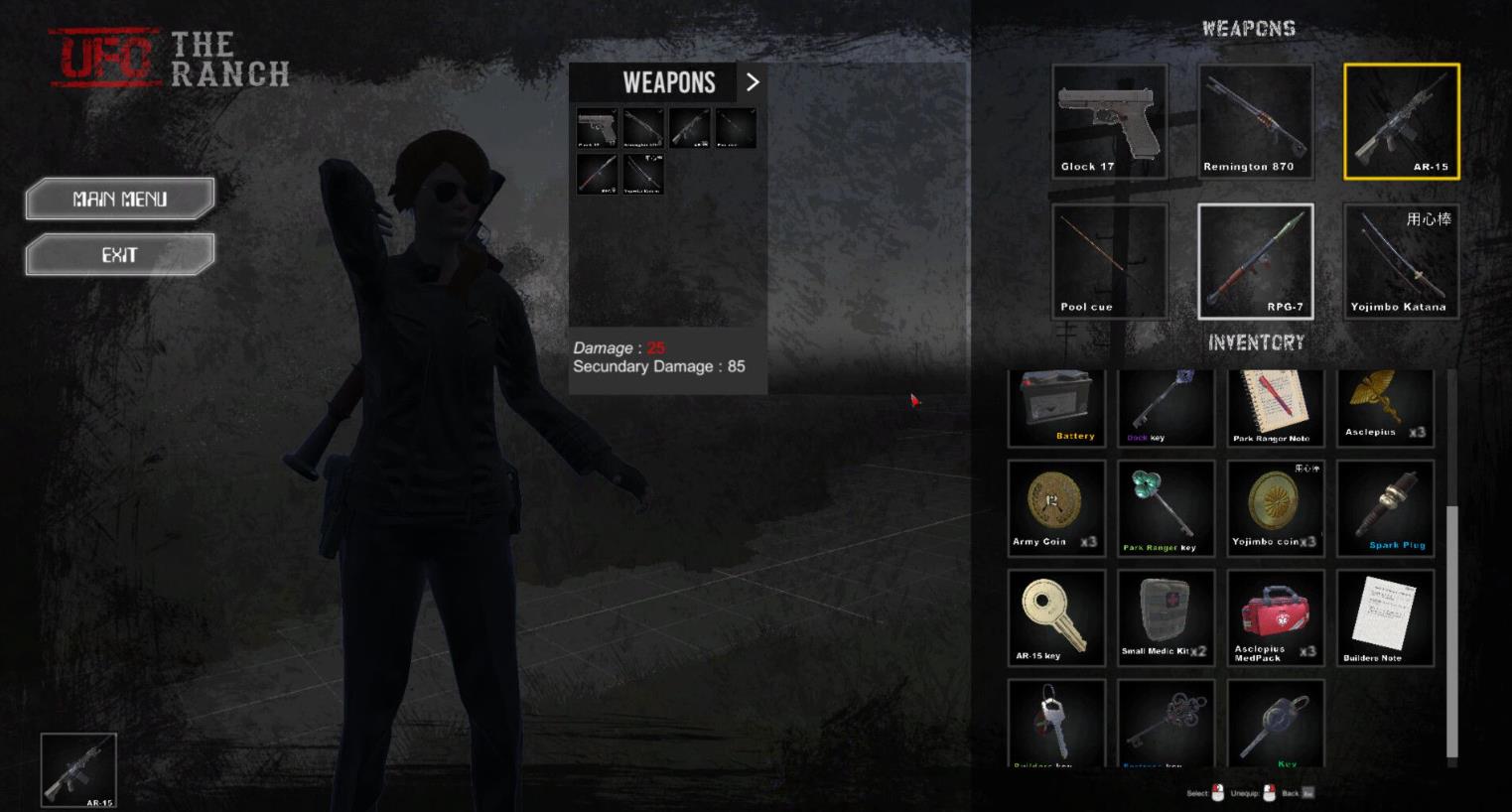Use the Small Medic Kit slot
The width and height of the screenshot is (1512, 812).
1166,617
